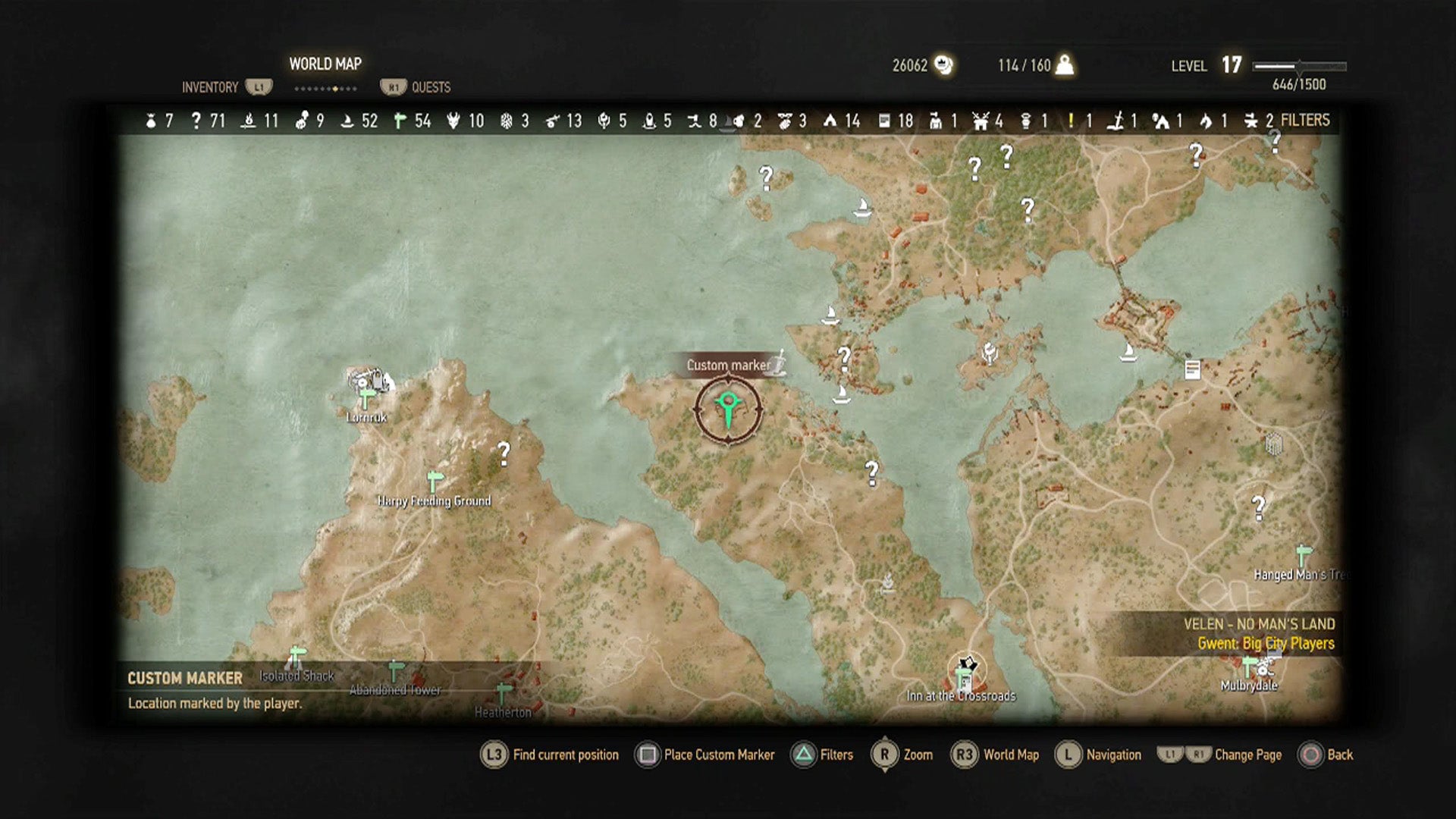Image resolution: width=1456 pixels, height=819 pixels.
Task: Open the Filters label on the filter bar
Action: 1304,120
